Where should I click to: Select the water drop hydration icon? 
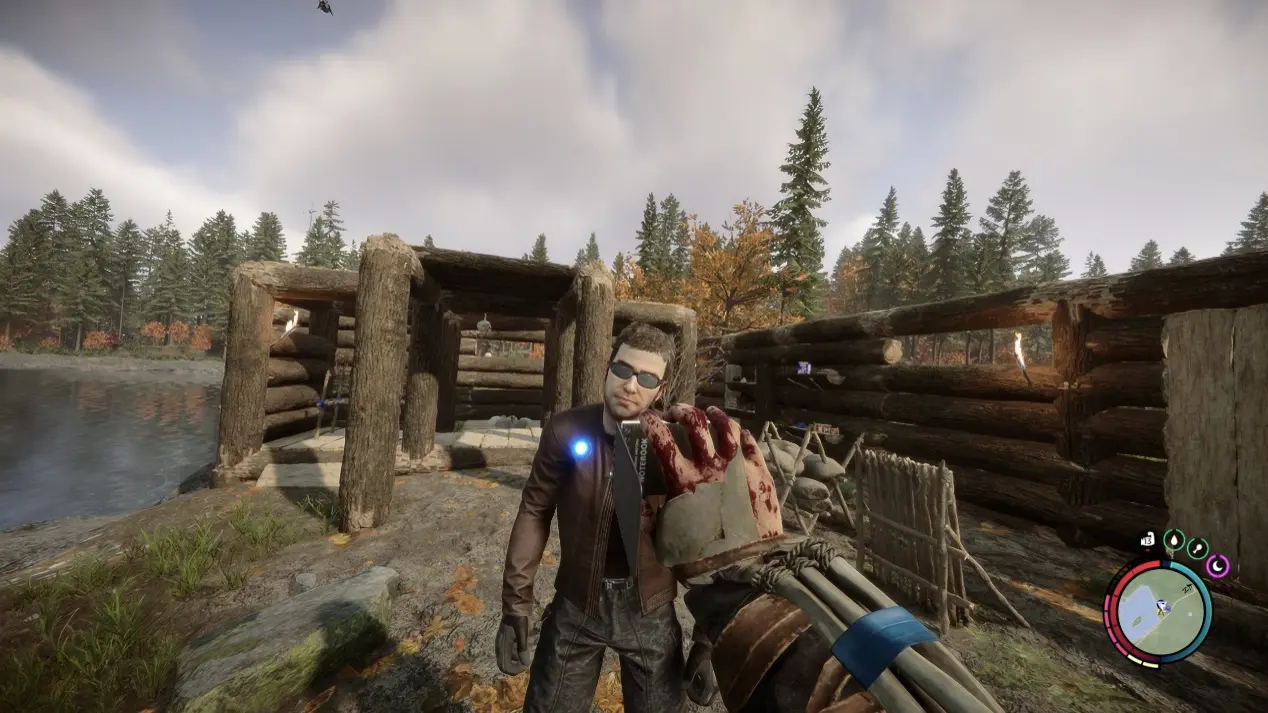click(1173, 541)
